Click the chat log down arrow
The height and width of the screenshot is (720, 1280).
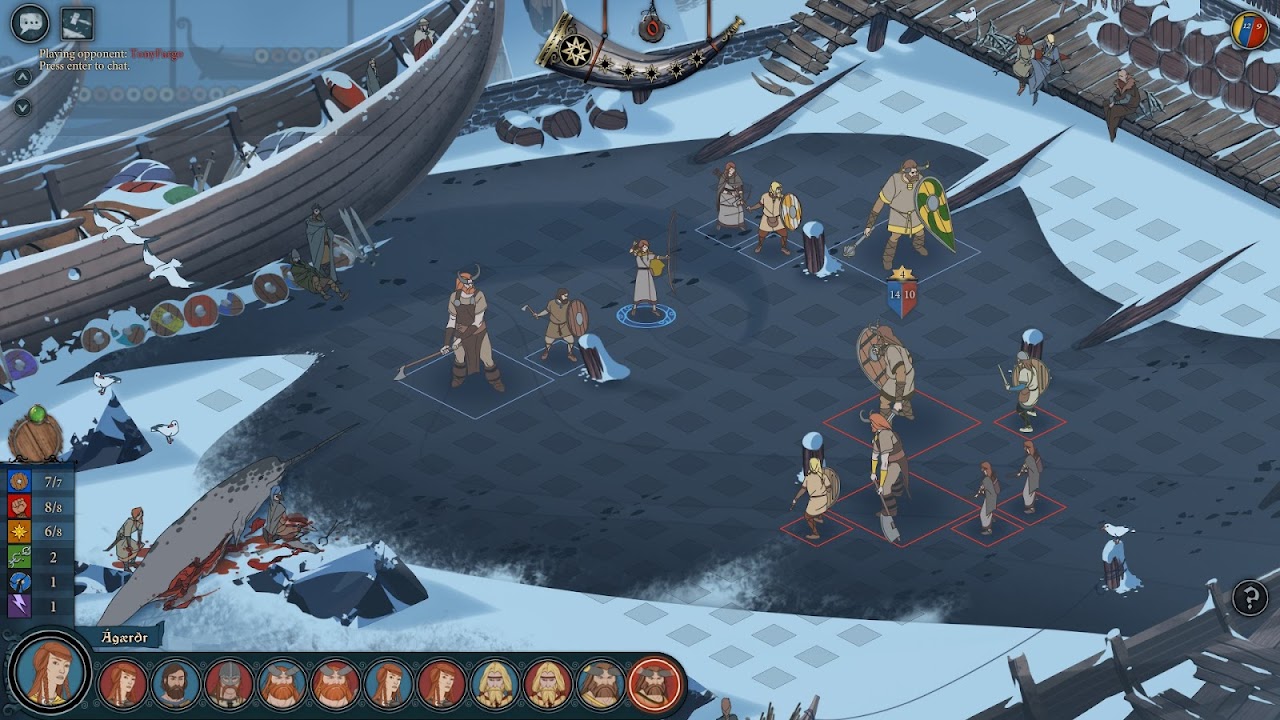coord(22,107)
